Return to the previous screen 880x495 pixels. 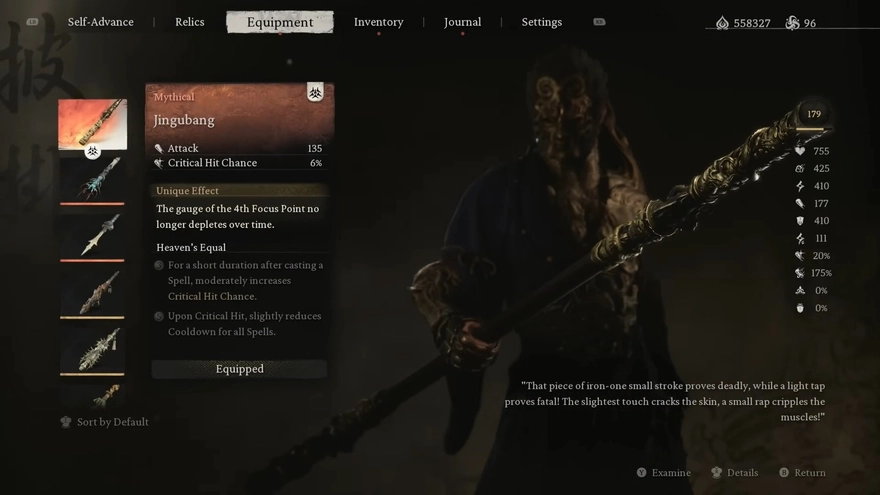809,473
